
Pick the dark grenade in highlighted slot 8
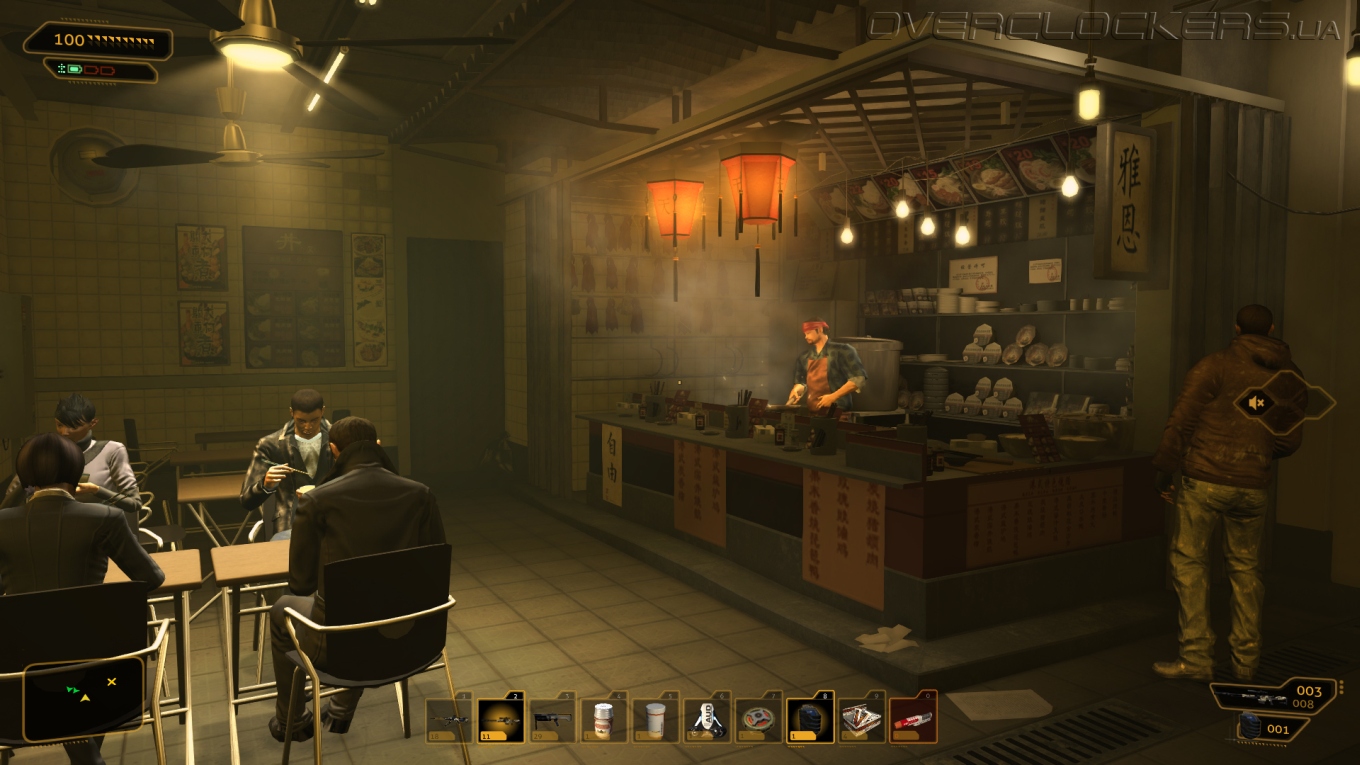pos(810,720)
